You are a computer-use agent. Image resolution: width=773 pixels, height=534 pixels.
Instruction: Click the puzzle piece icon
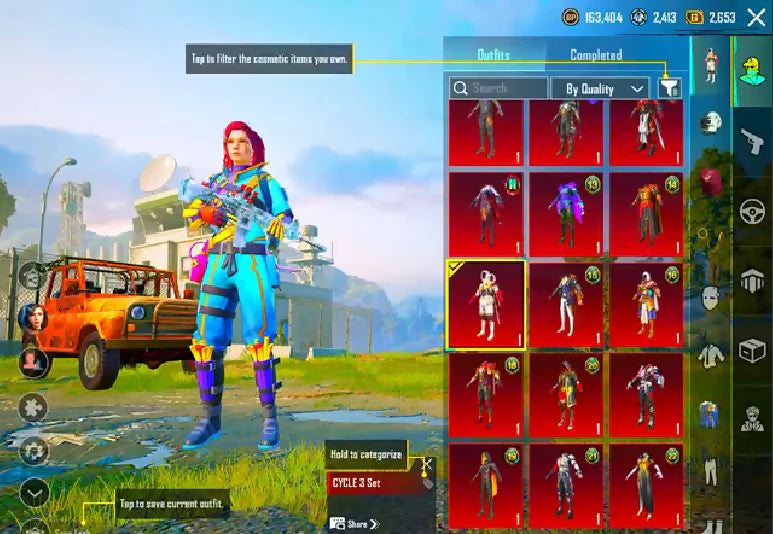pyautogui.click(x=34, y=407)
